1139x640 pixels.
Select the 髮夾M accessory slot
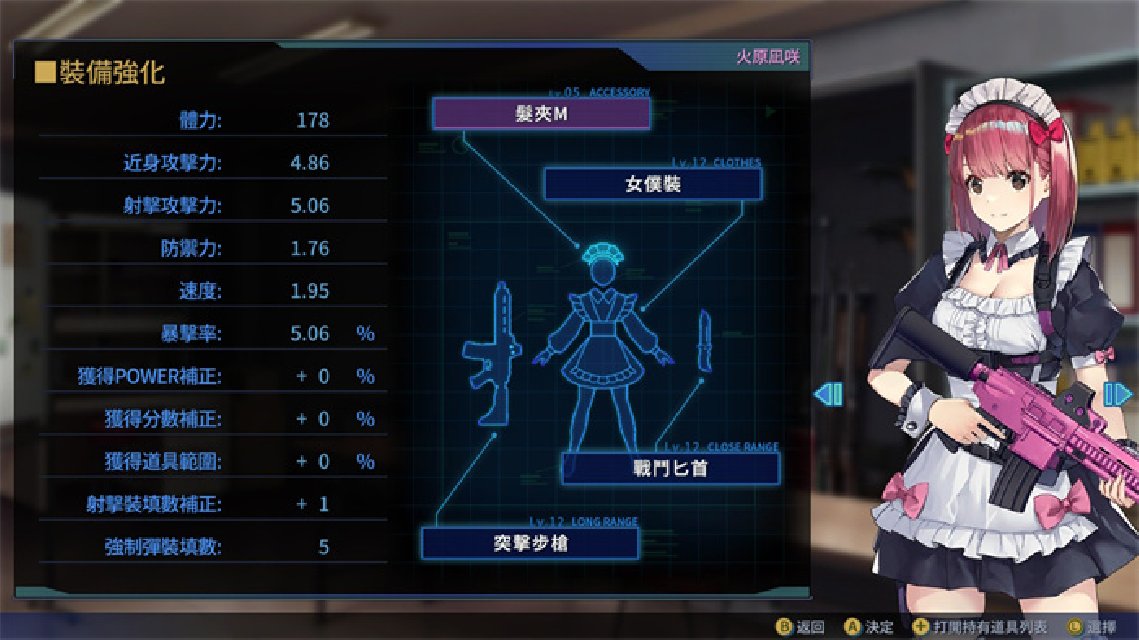pyautogui.click(x=541, y=114)
